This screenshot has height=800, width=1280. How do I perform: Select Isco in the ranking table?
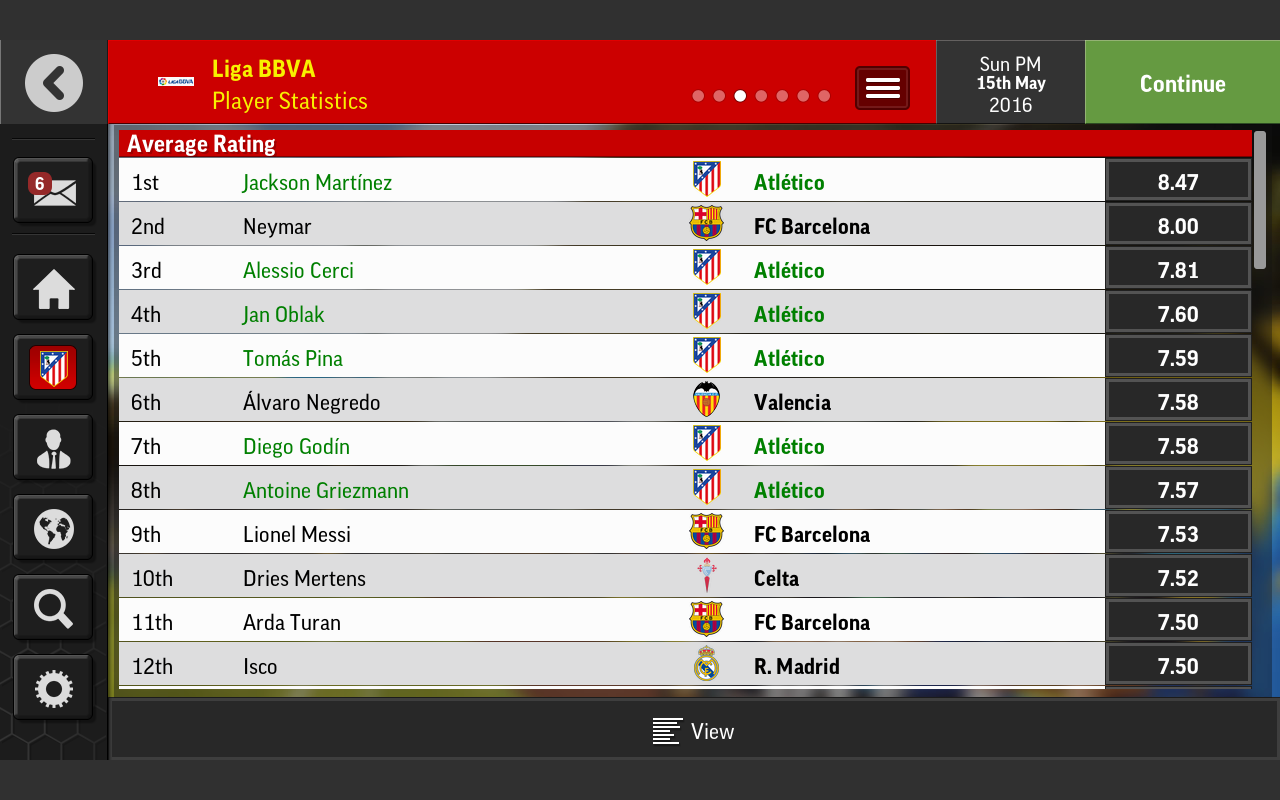click(260, 667)
